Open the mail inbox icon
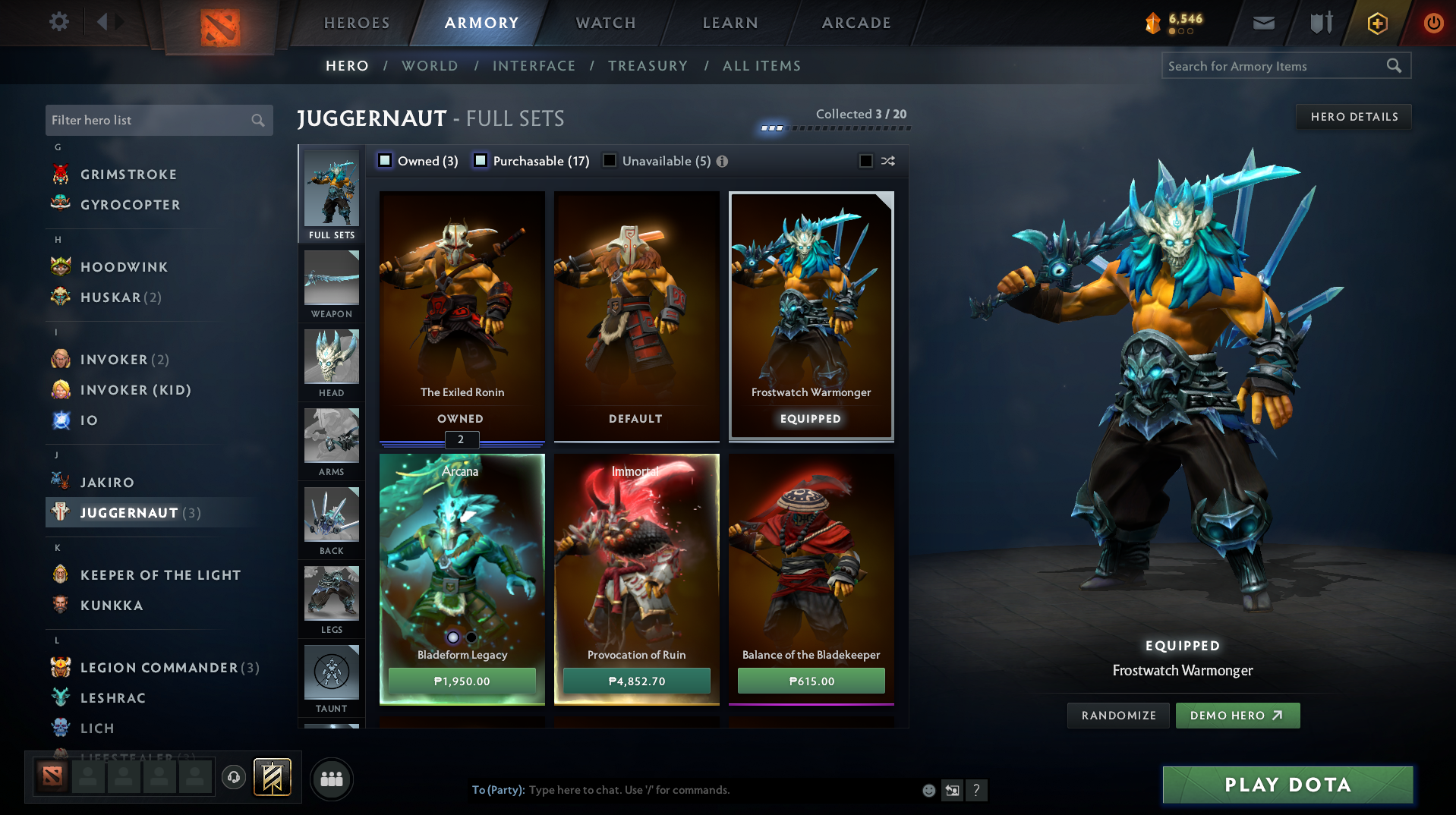Image resolution: width=1456 pixels, height=815 pixels. (x=1262, y=23)
